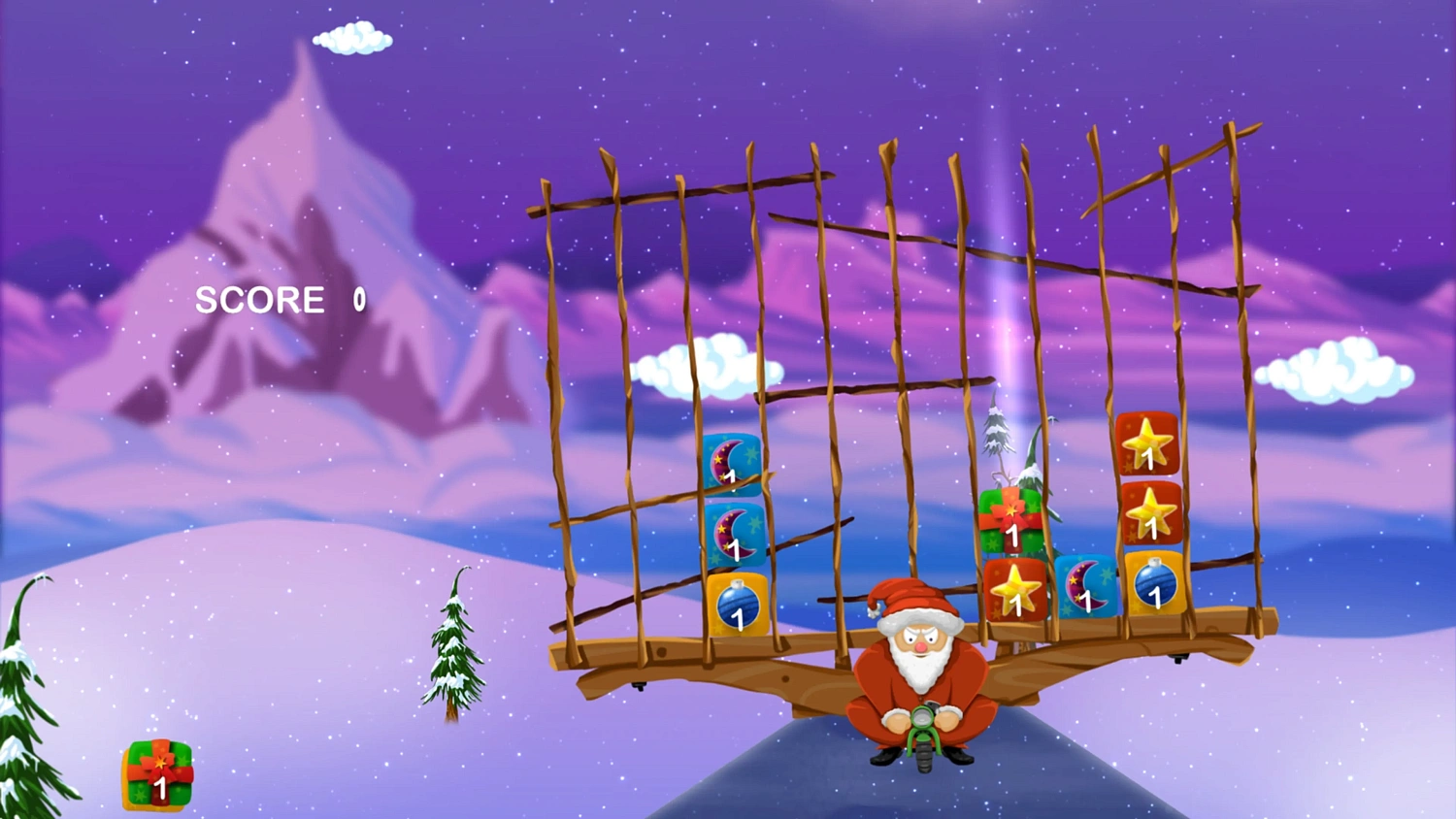Click the gift box preview at bottom left
Viewport: 1456px width, 819px height.
click(157, 775)
